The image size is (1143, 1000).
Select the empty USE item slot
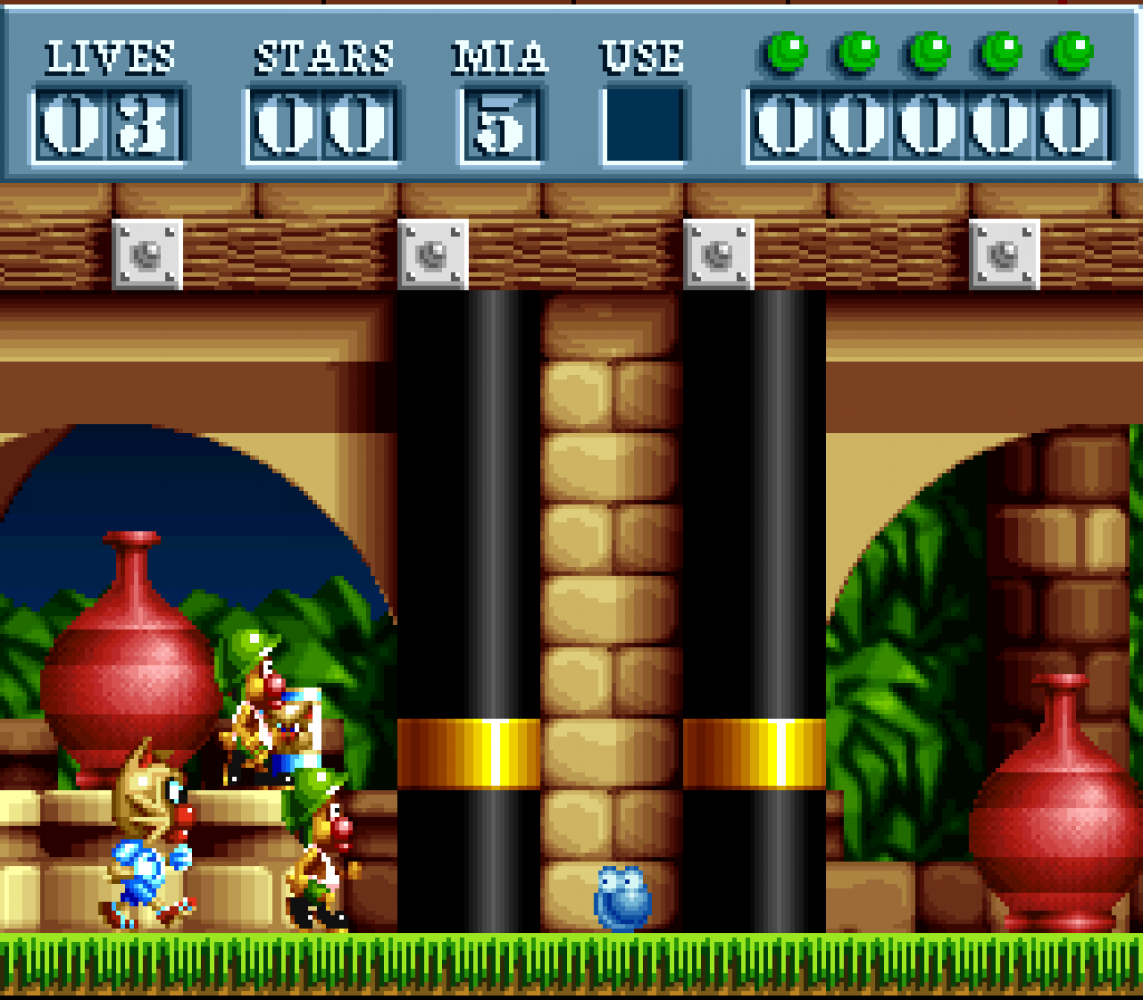(x=643, y=126)
